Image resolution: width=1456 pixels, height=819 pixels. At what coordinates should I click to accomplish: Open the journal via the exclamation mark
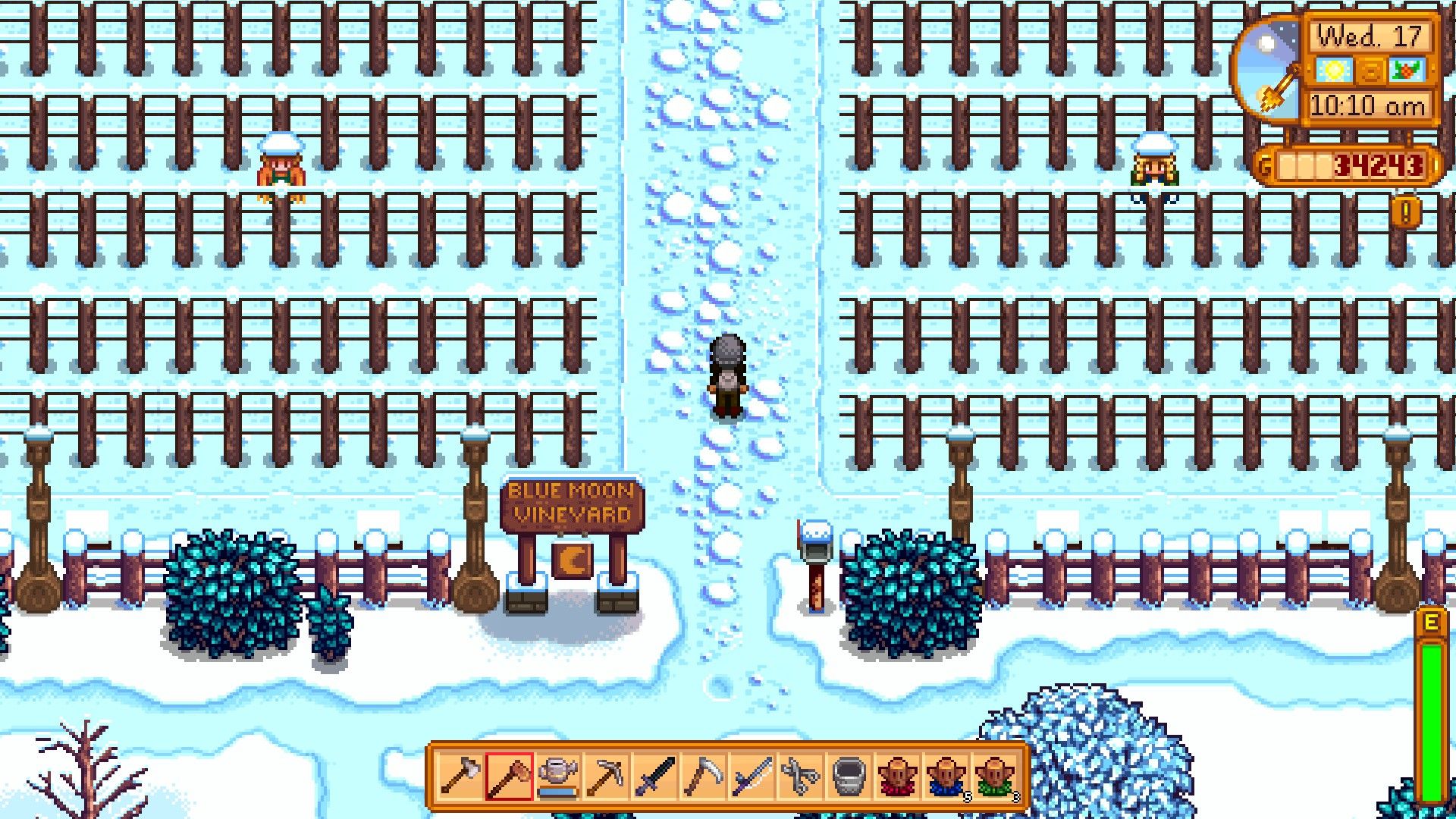pyautogui.click(x=1405, y=212)
